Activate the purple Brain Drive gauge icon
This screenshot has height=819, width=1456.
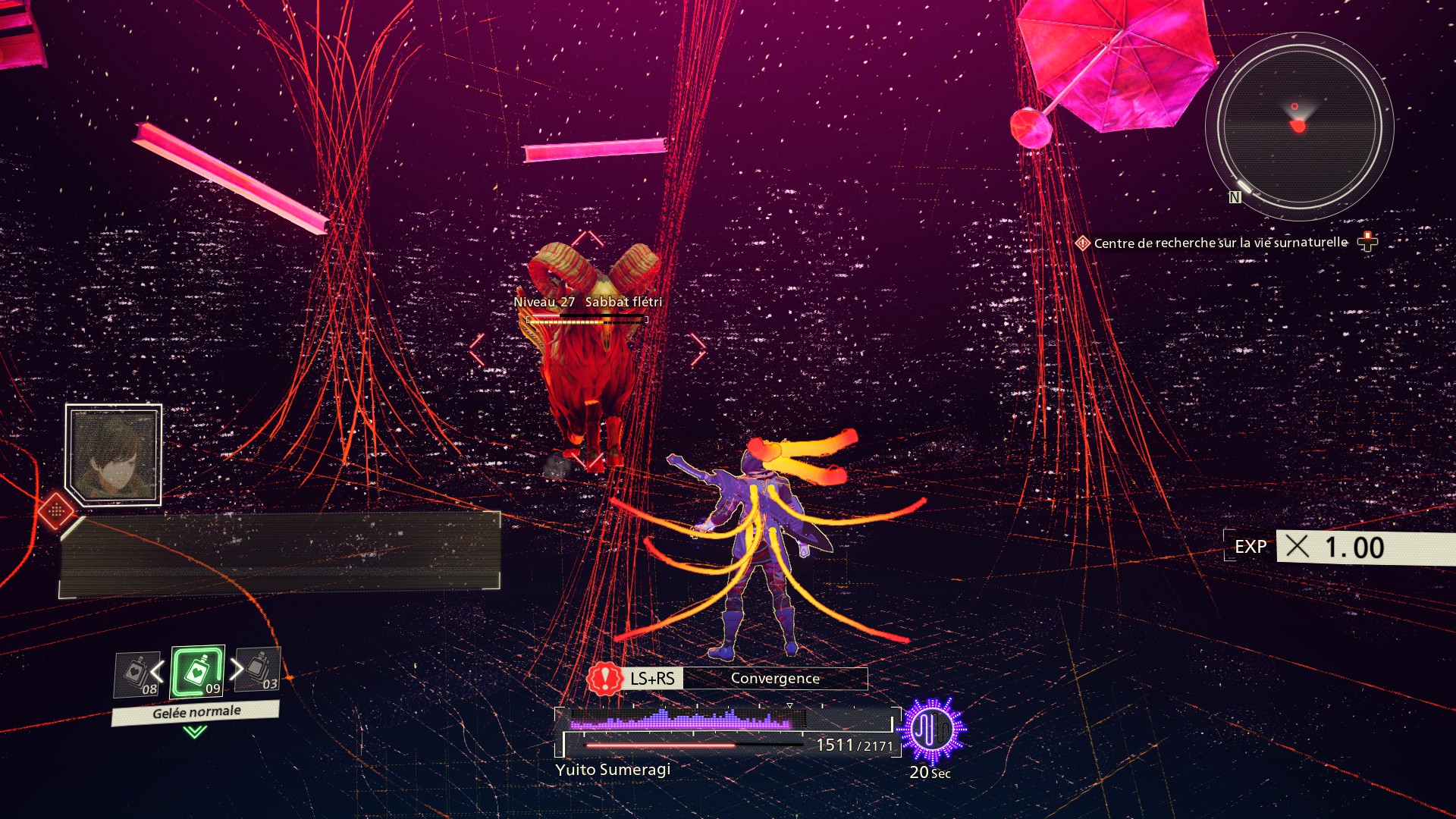[x=932, y=730]
